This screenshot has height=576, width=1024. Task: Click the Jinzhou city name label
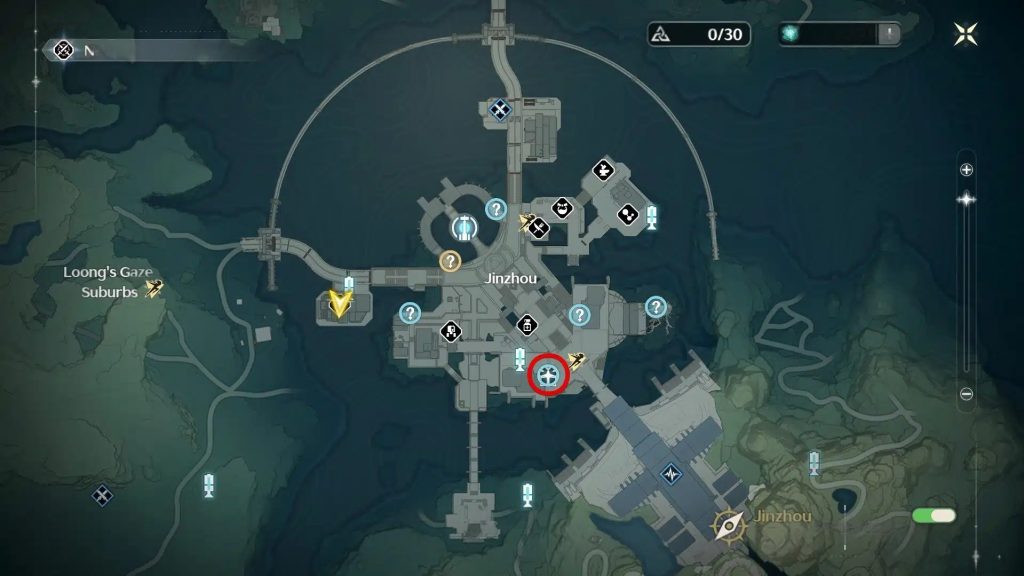click(506, 280)
